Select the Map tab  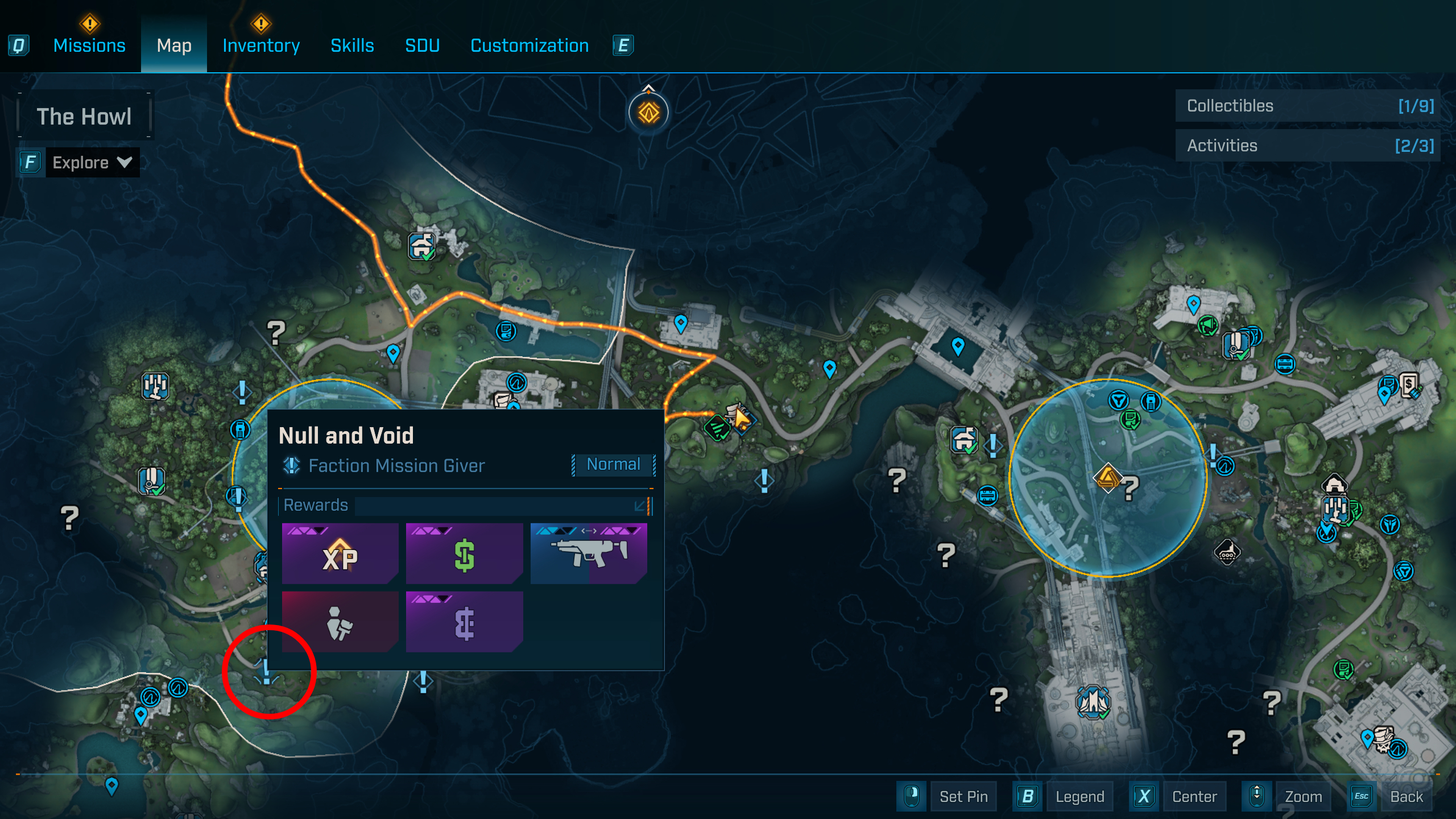pyautogui.click(x=174, y=45)
